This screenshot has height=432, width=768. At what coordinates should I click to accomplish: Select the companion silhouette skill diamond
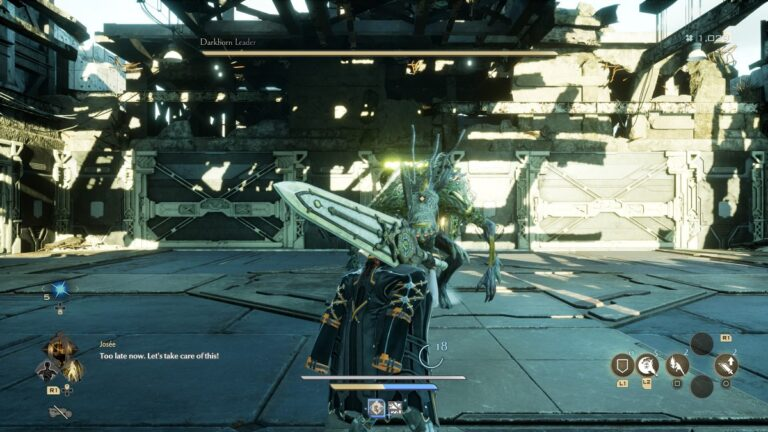46,370
